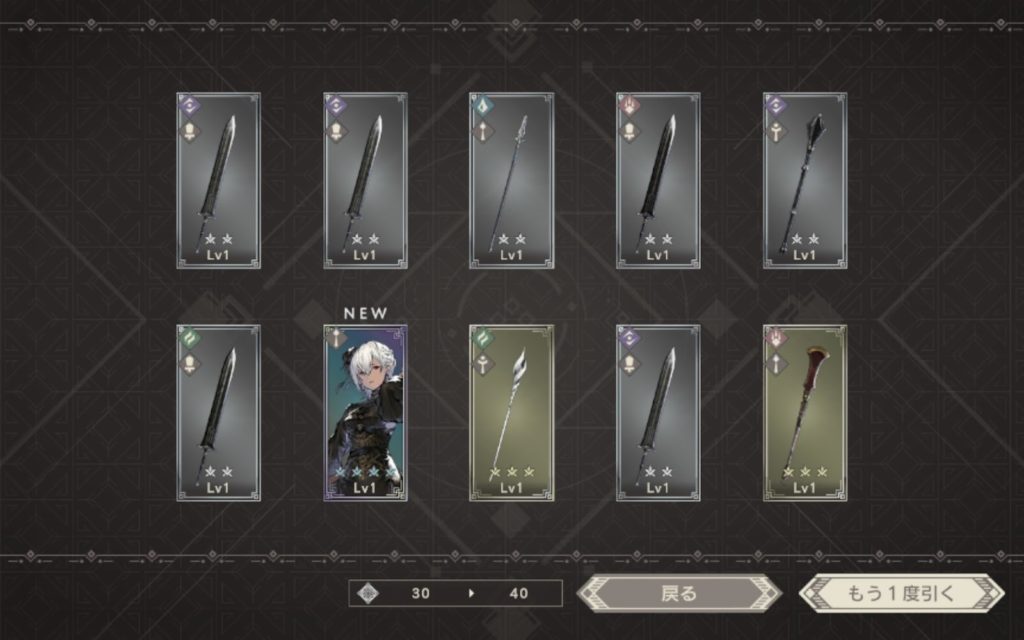Select the three-star red-topped weapon card
Image resolution: width=1024 pixels, height=640 pixels.
[805, 412]
